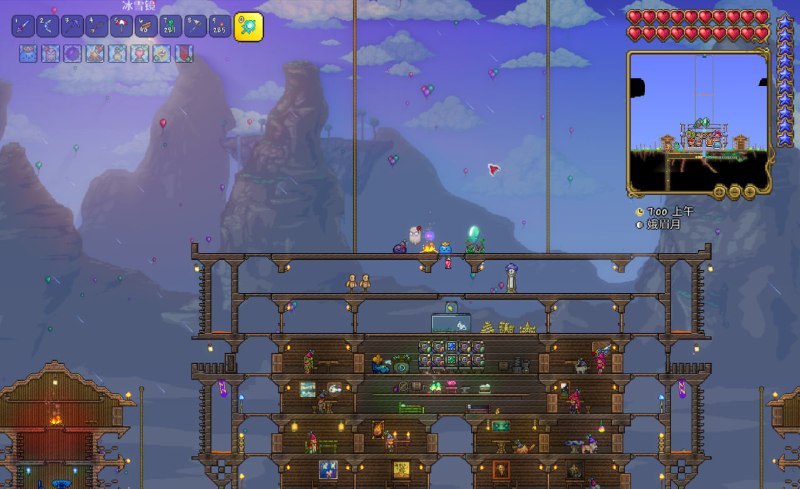Click the campfire buff icon
The height and width of the screenshot is (489, 800).
click(x=96, y=54)
